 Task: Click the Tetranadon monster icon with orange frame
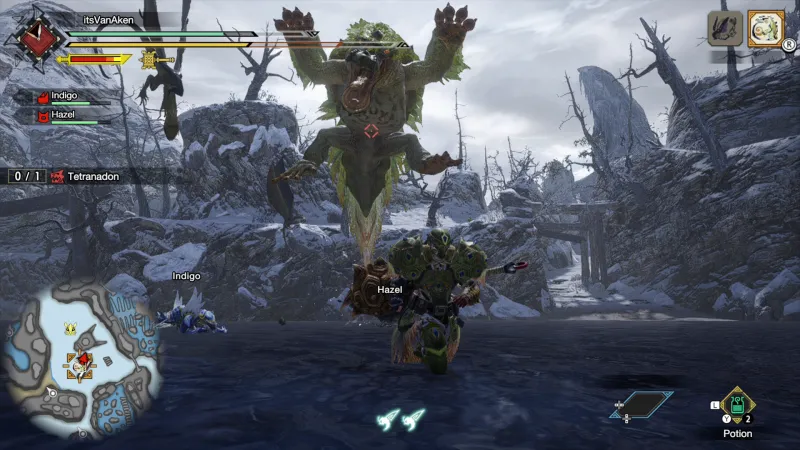[x=767, y=28]
